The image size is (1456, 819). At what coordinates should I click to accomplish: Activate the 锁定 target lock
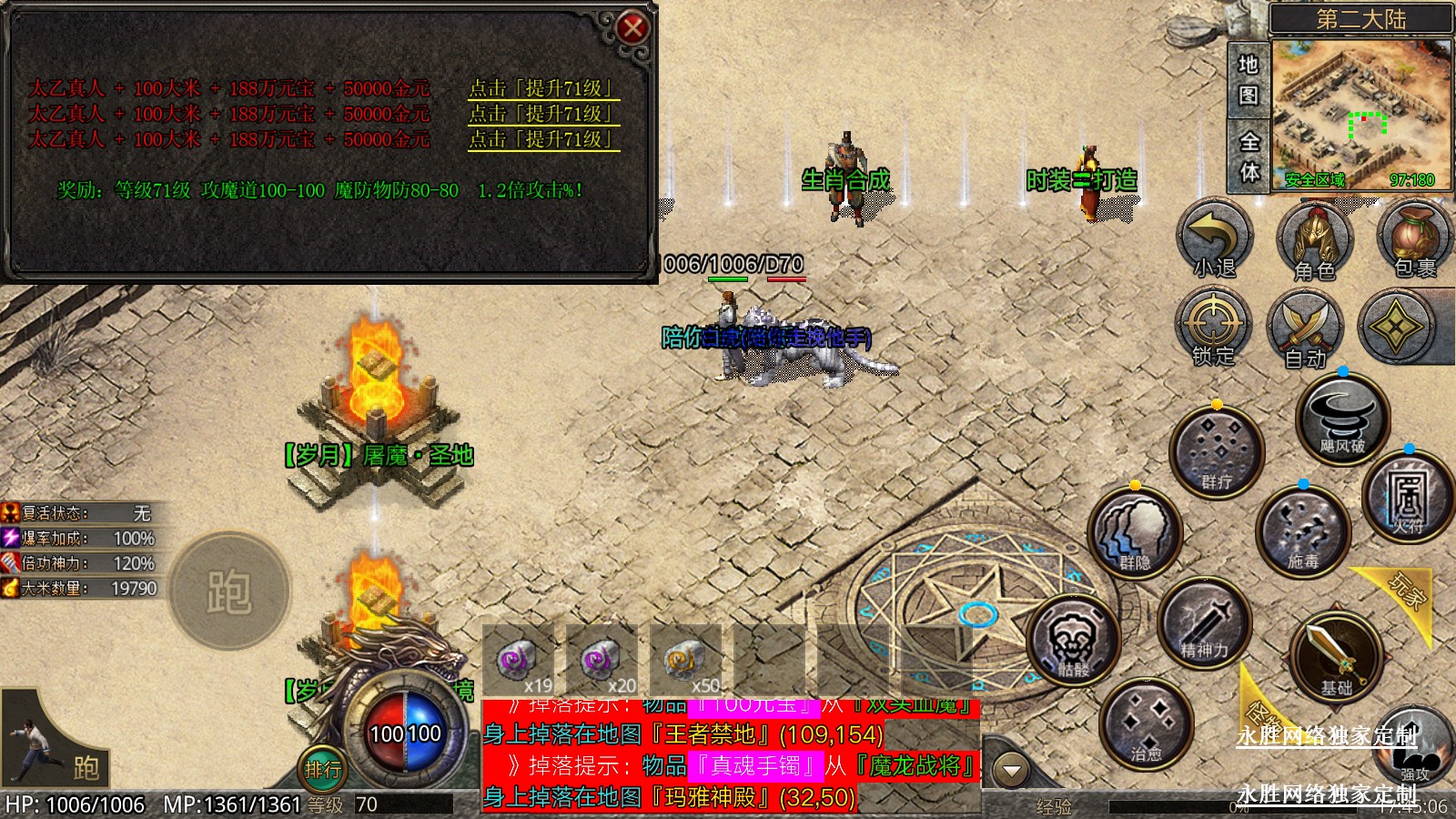(1213, 328)
